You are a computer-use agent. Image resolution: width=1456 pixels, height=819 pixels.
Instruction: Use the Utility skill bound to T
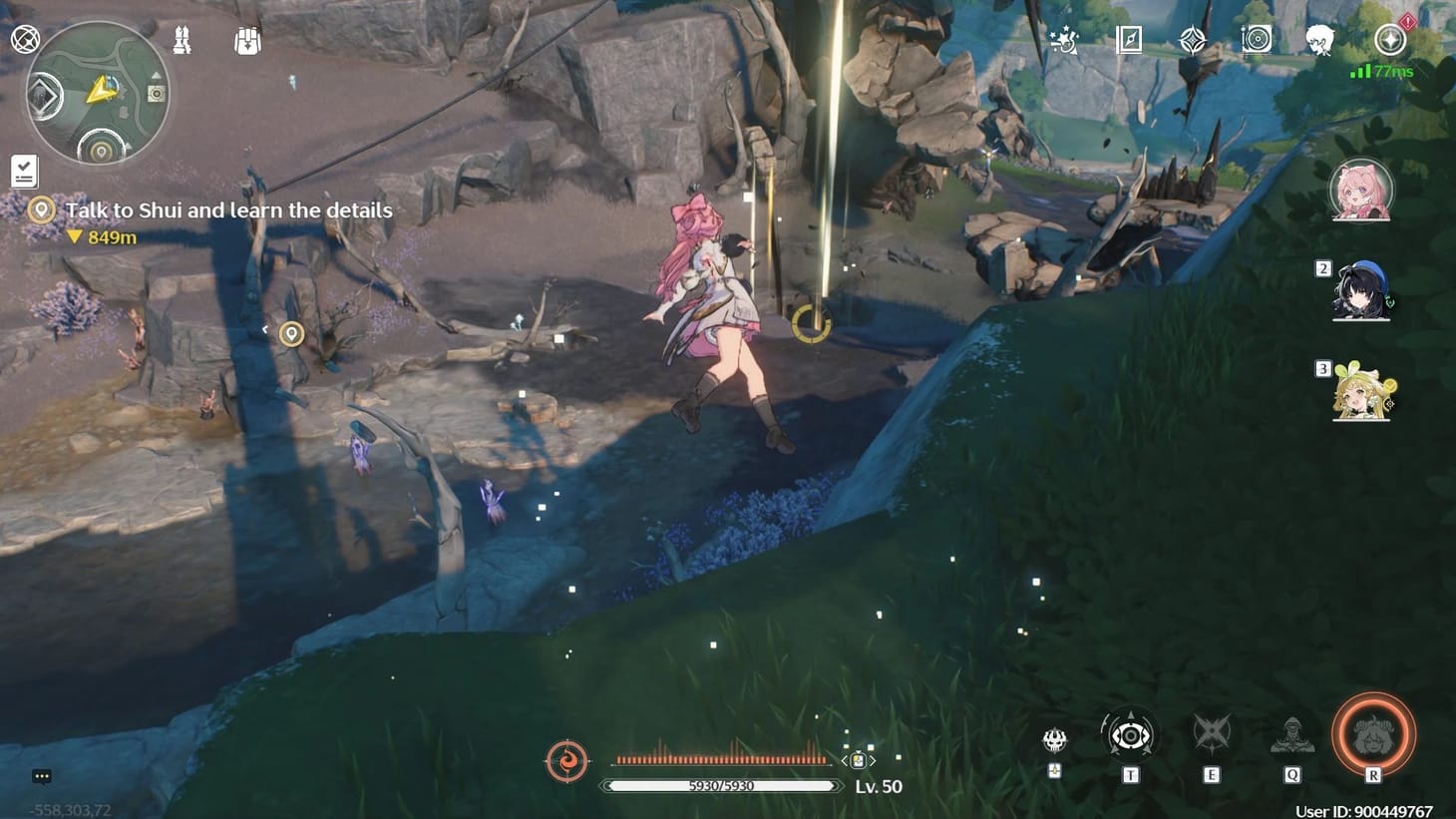pyautogui.click(x=1131, y=736)
